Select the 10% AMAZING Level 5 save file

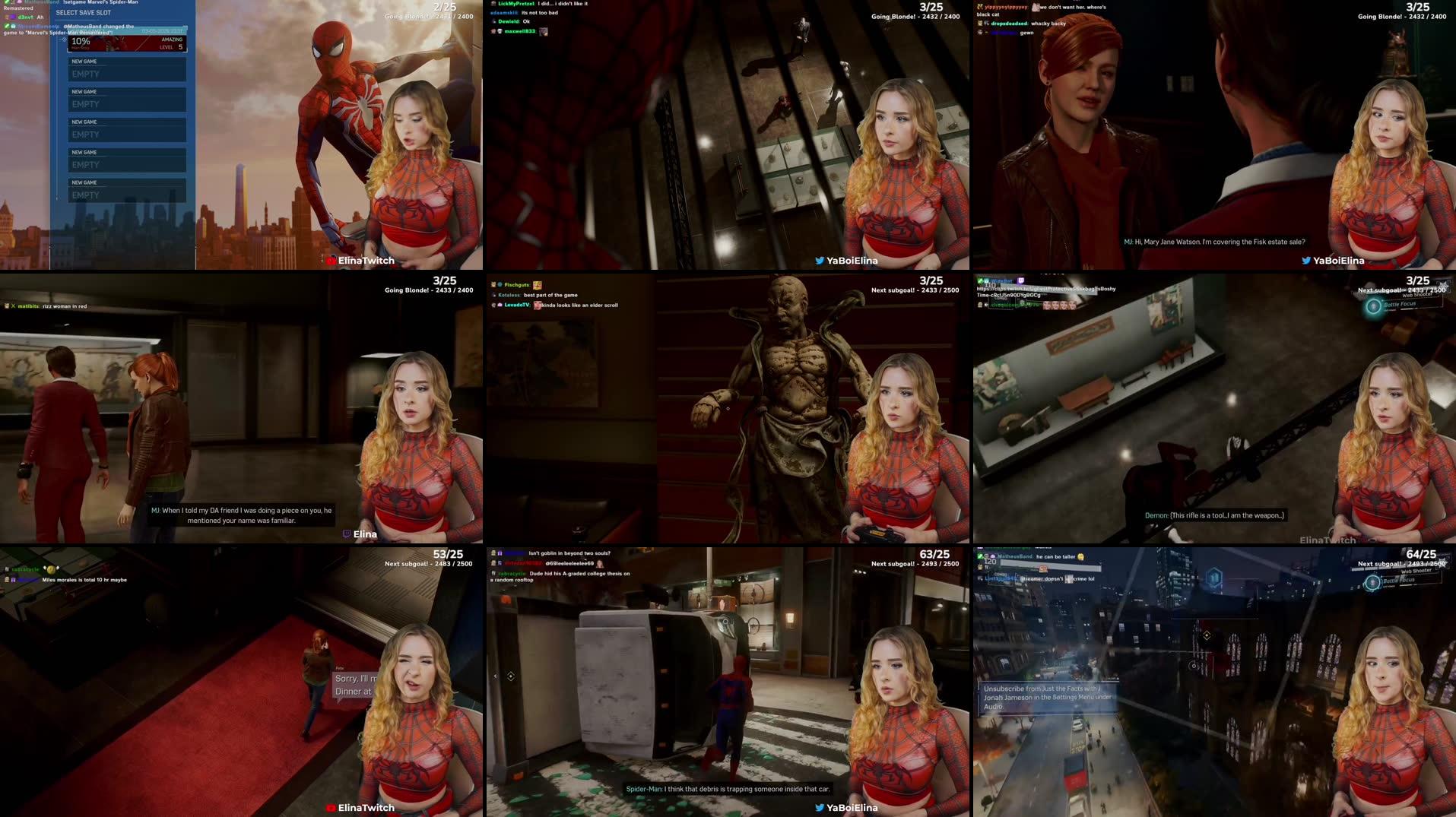127,43
